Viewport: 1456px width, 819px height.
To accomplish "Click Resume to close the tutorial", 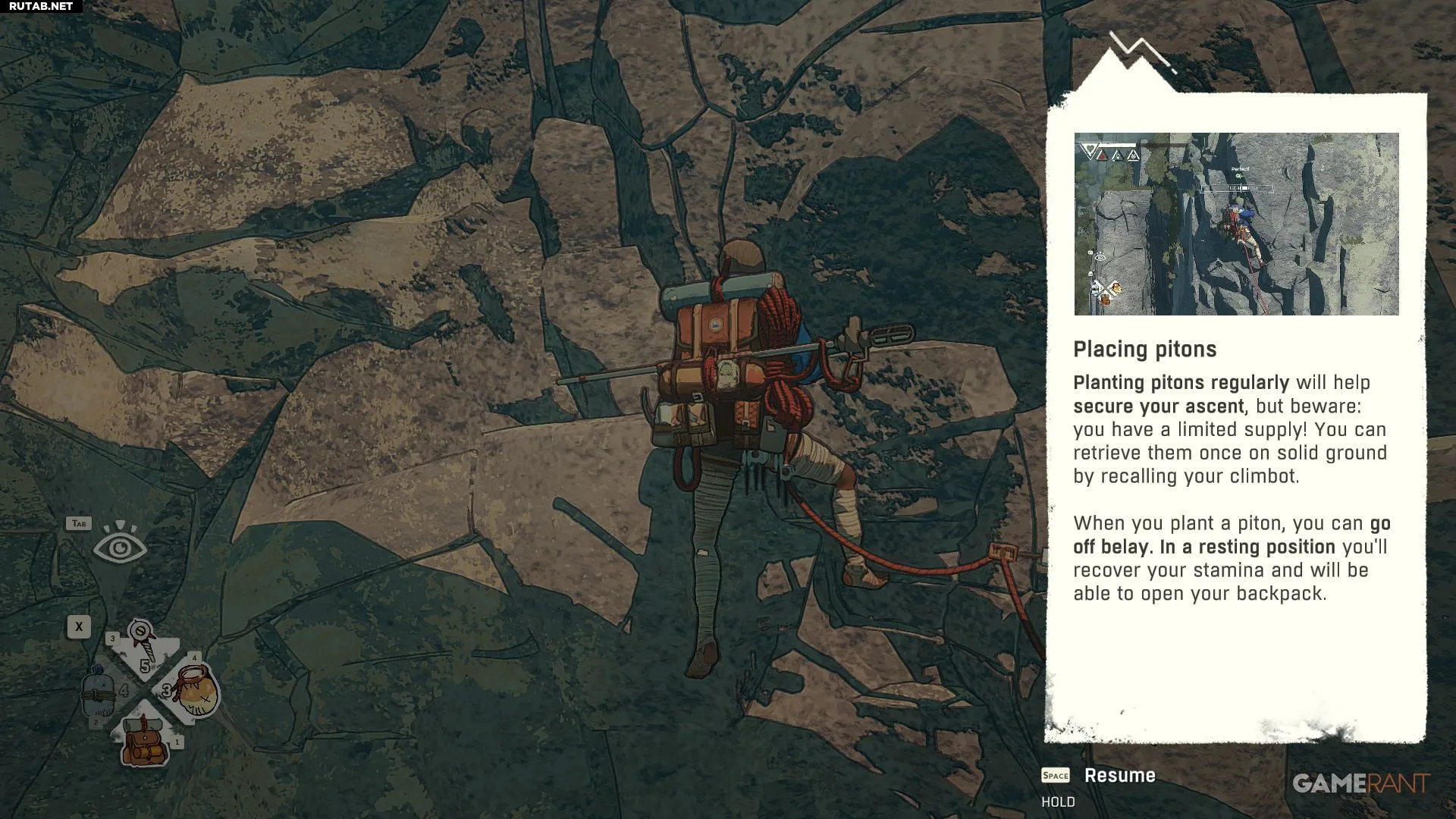I will tap(1119, 775).
